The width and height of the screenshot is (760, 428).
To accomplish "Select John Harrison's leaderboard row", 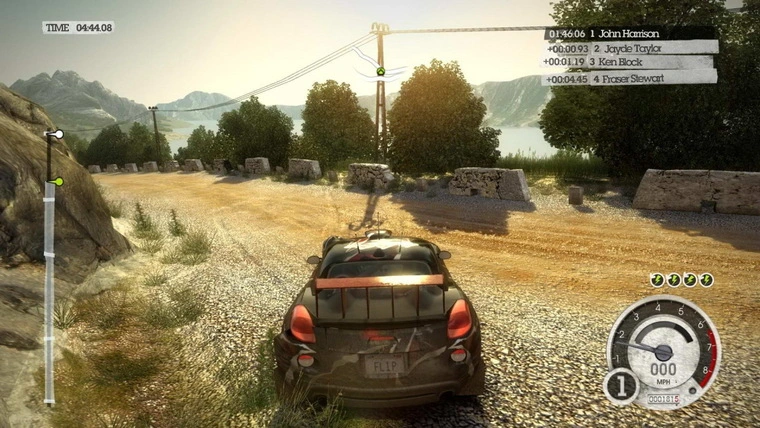I will point(631,33).
